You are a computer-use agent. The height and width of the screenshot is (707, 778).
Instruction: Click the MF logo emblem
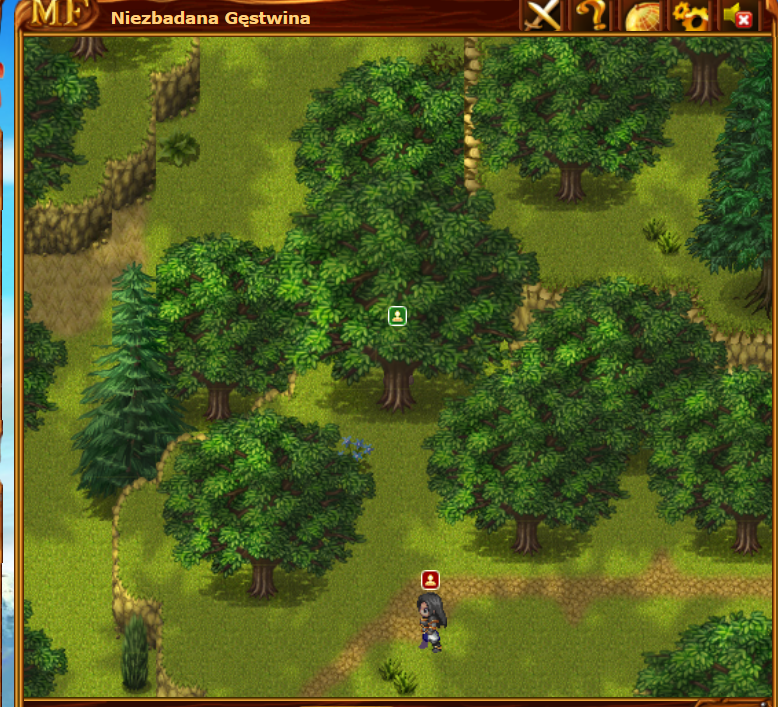56,14
